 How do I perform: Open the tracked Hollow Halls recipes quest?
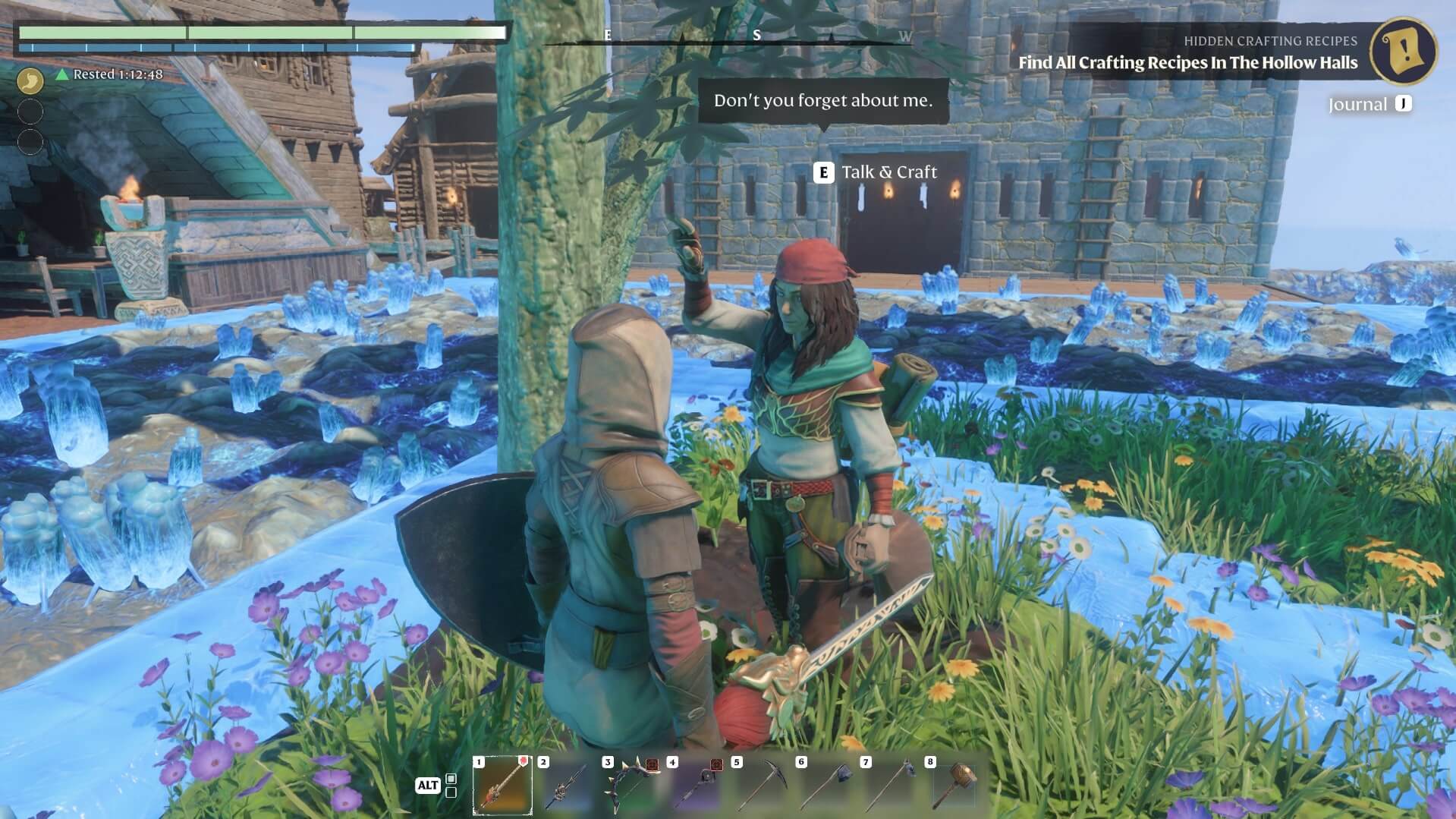1187,62
